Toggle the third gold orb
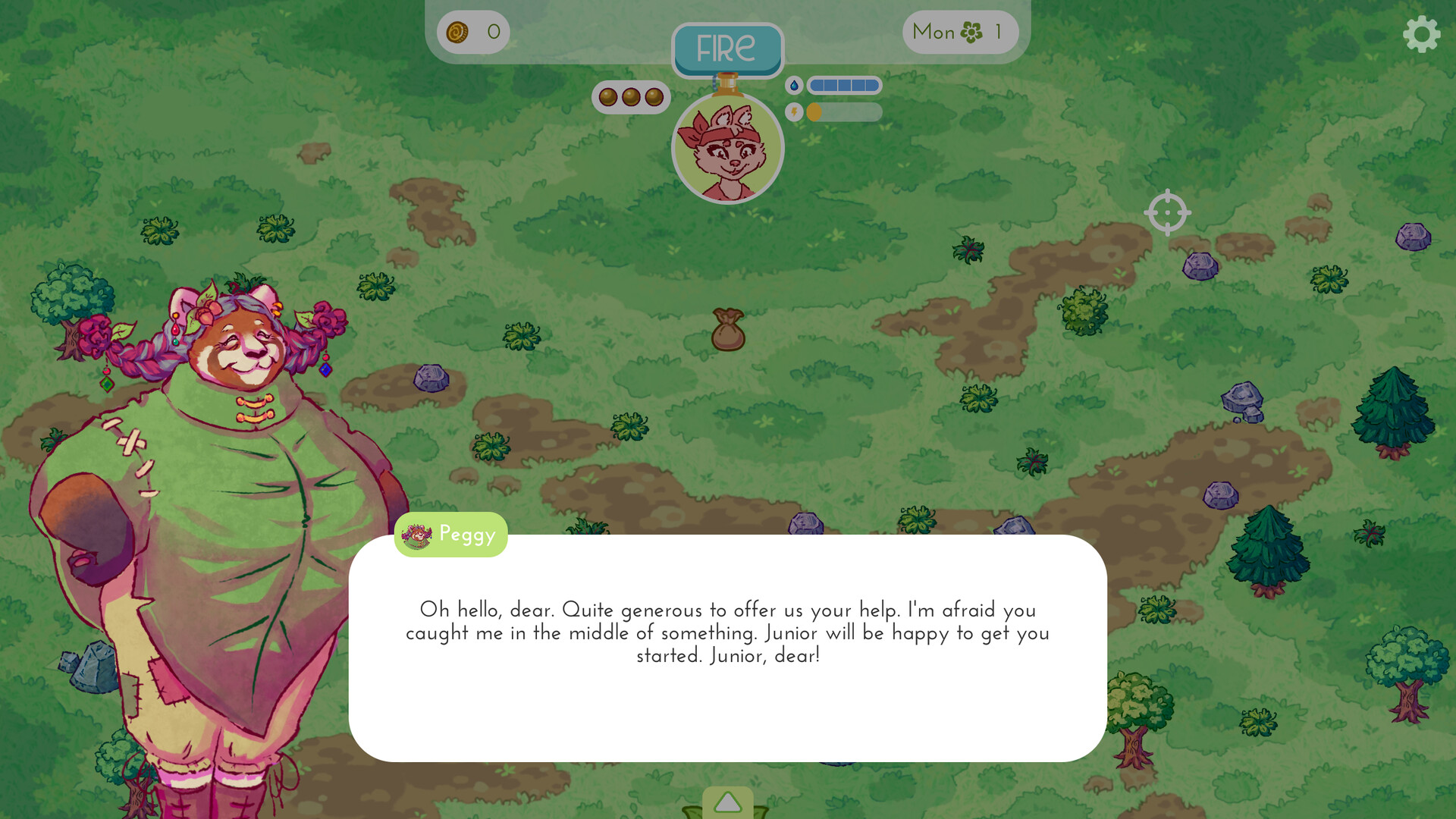Viewport: 1456px width, 819px height. click(654, 97)
